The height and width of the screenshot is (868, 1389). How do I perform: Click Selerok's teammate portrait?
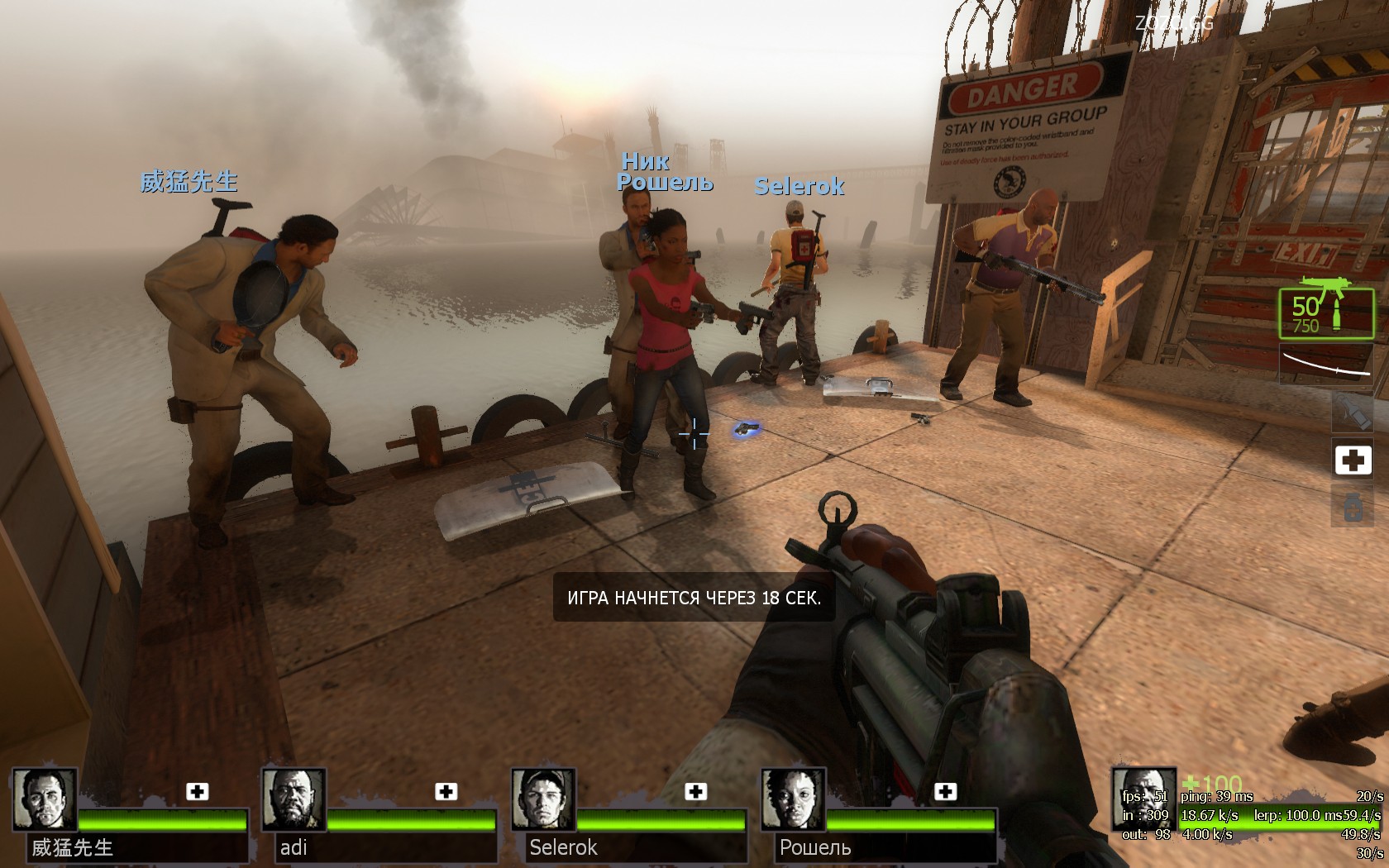click(x=543, y=799)
